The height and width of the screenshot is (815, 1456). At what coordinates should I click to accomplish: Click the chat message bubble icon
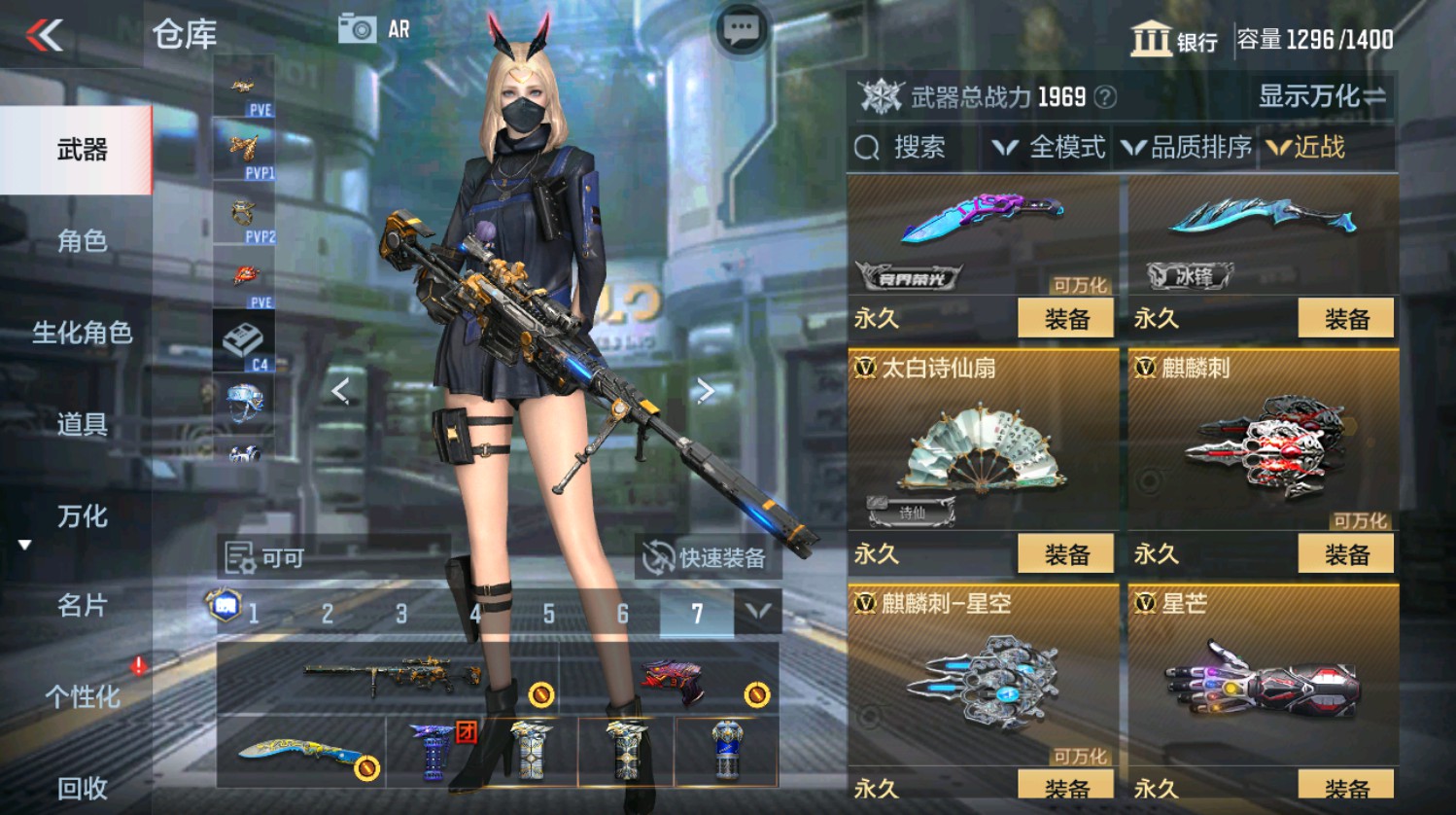(x=741, y=28)
